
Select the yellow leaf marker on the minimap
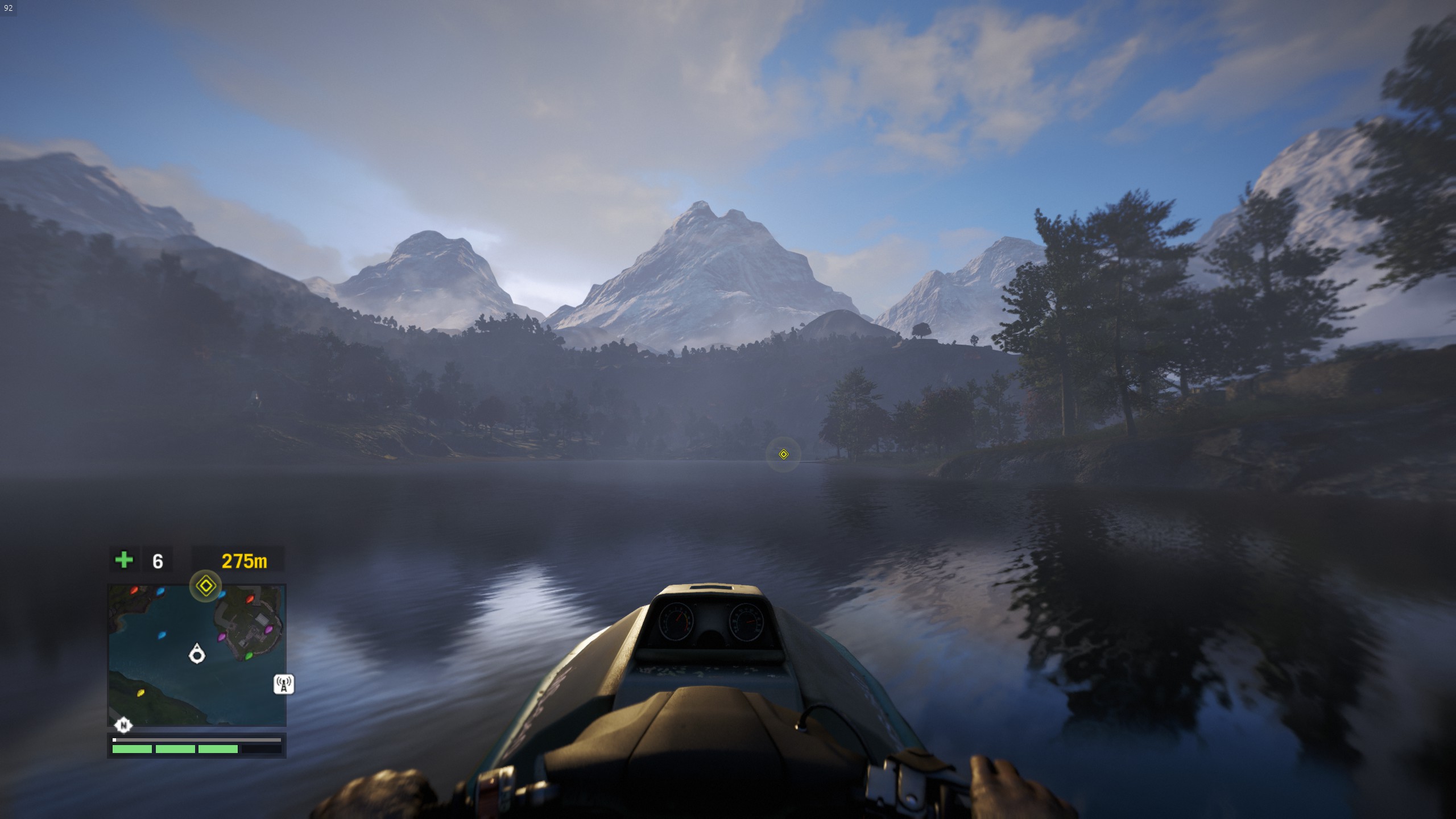pos(141,693)
